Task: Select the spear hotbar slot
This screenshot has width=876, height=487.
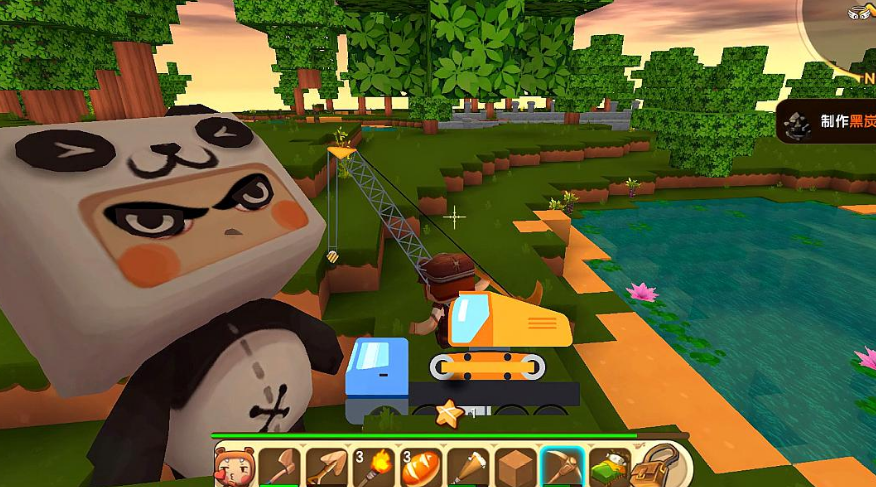Action: [326, 466]
